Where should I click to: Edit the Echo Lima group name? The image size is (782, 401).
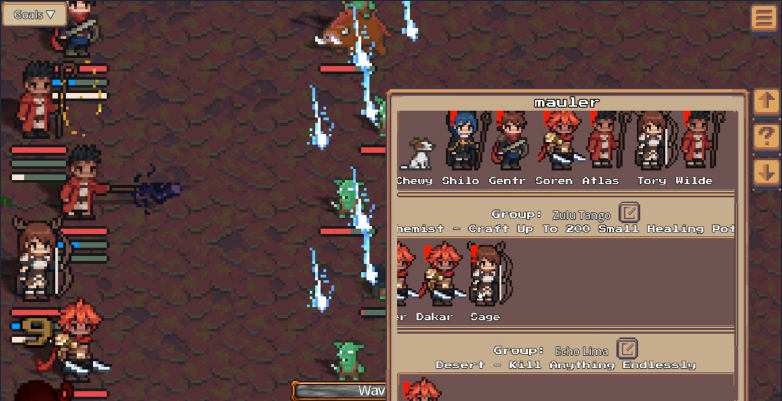pos(627,349)
